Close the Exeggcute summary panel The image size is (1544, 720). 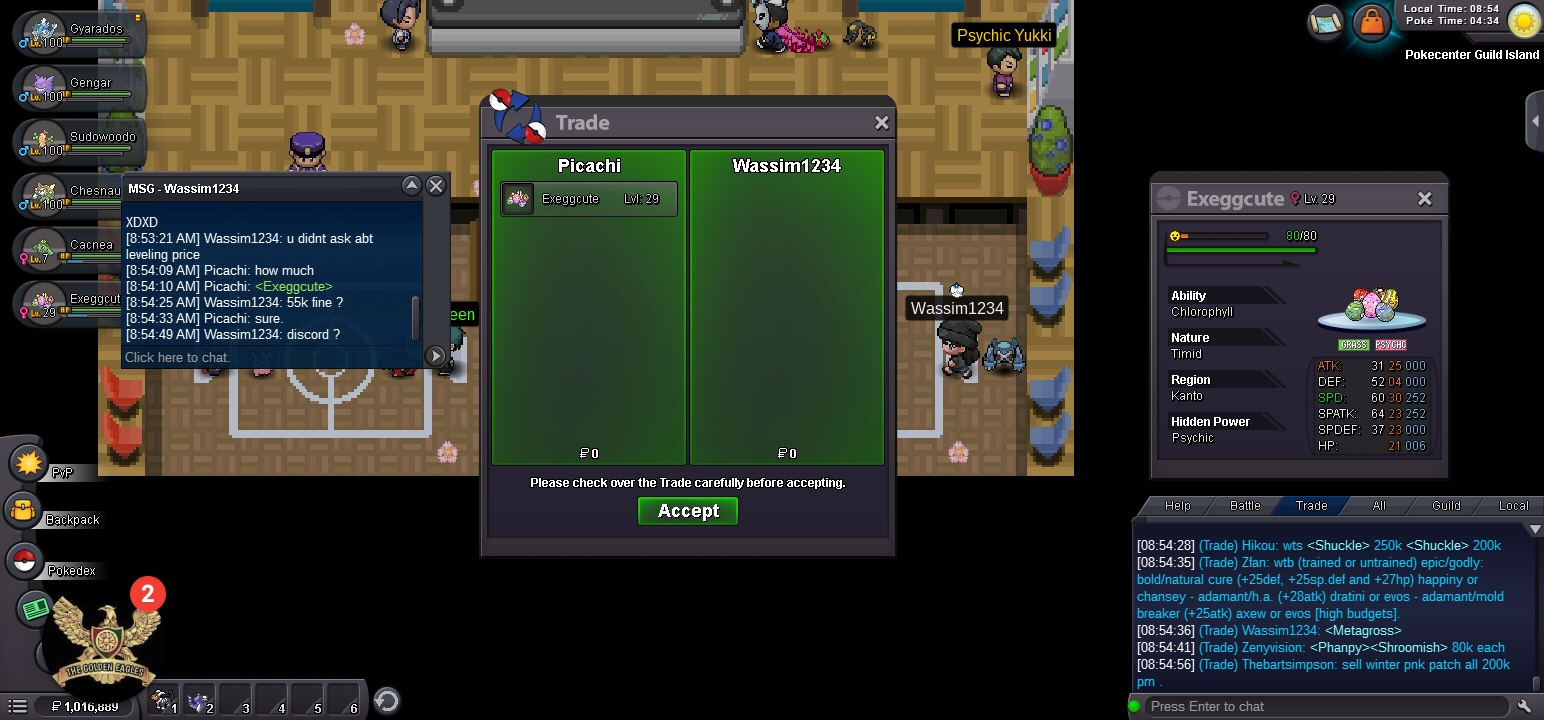point(1425,199)
